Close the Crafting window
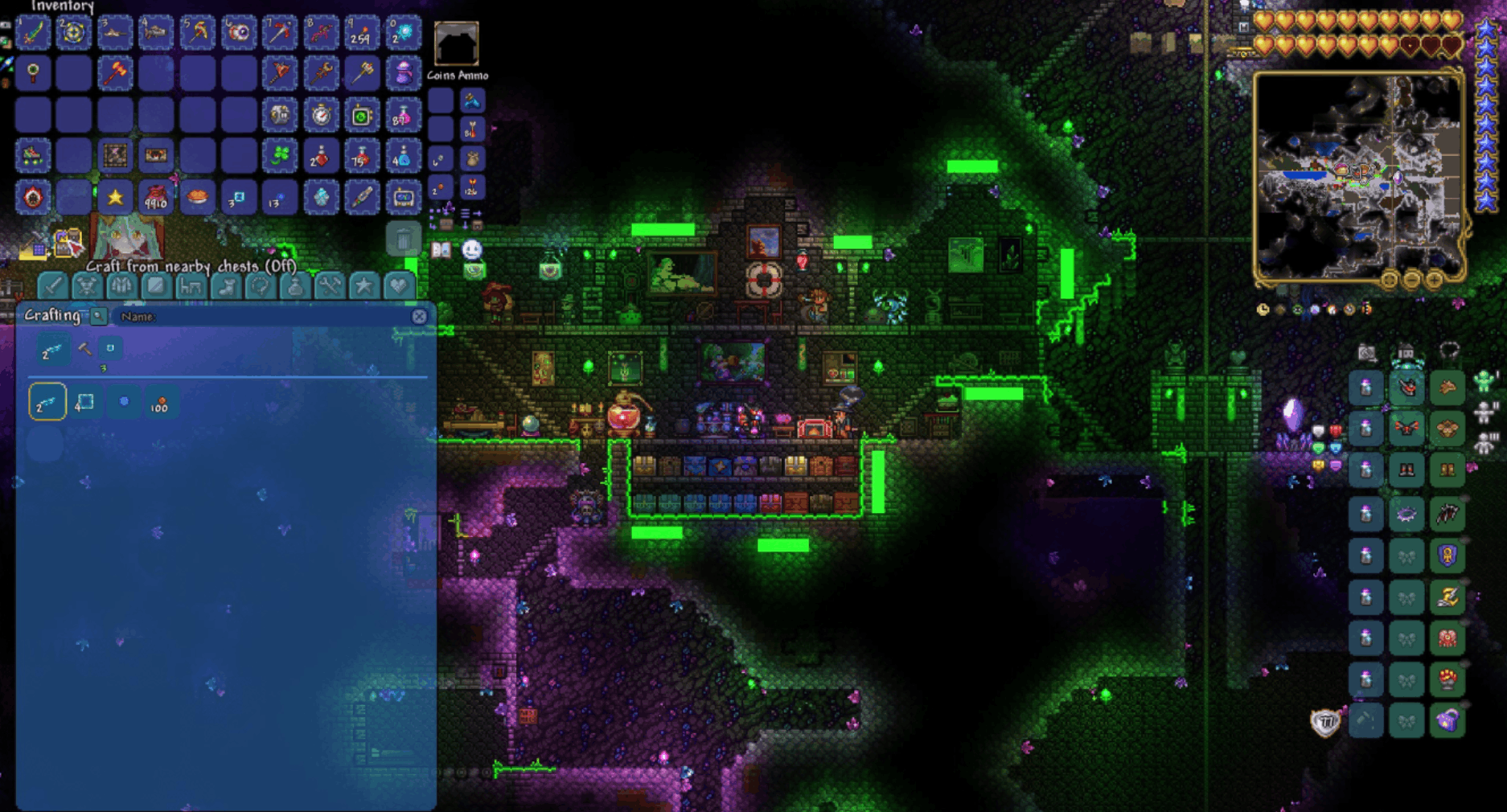The image size is (1507, 812). point(419,316)
